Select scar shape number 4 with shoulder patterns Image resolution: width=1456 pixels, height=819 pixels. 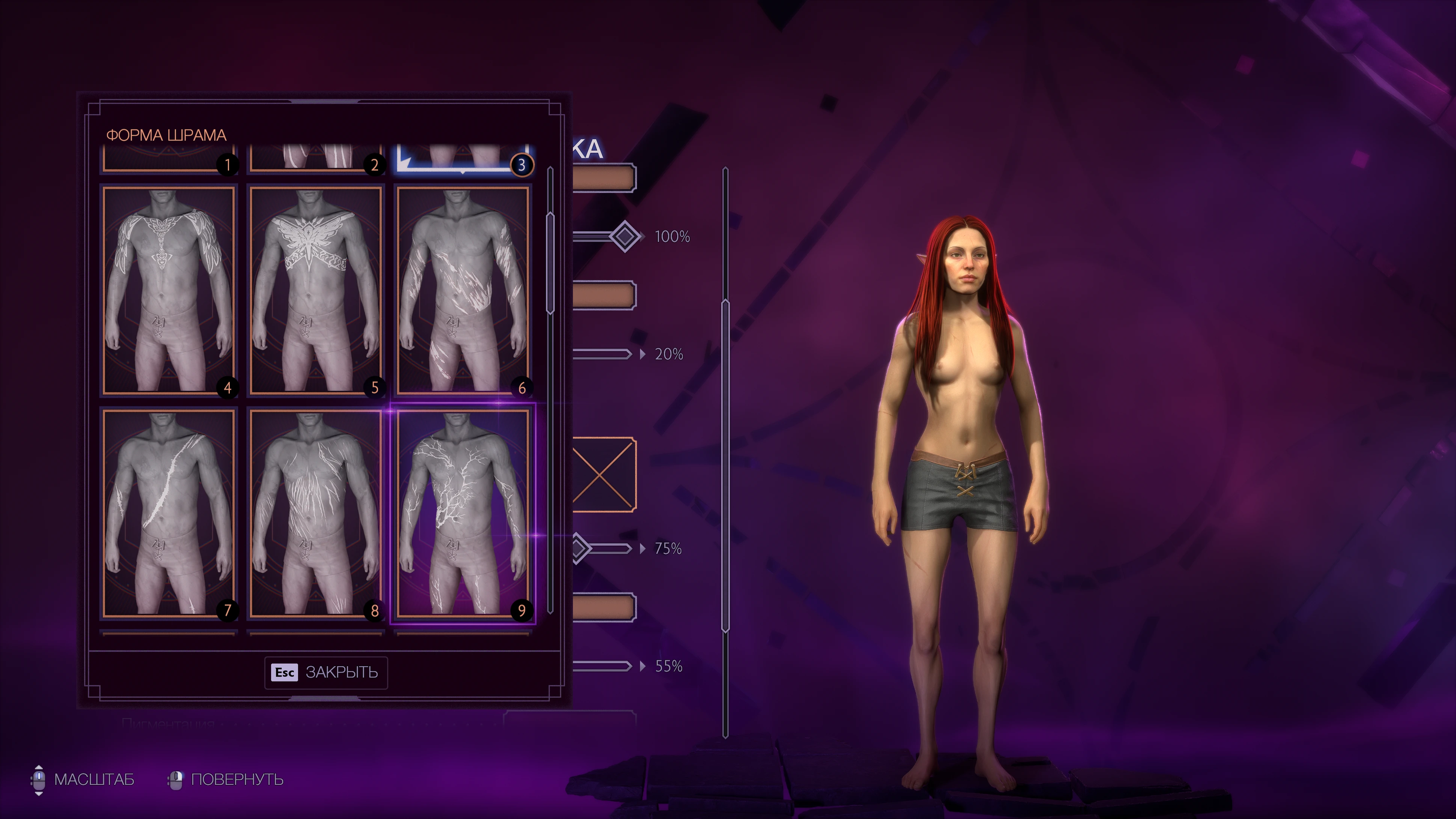(x=169, y=290)
